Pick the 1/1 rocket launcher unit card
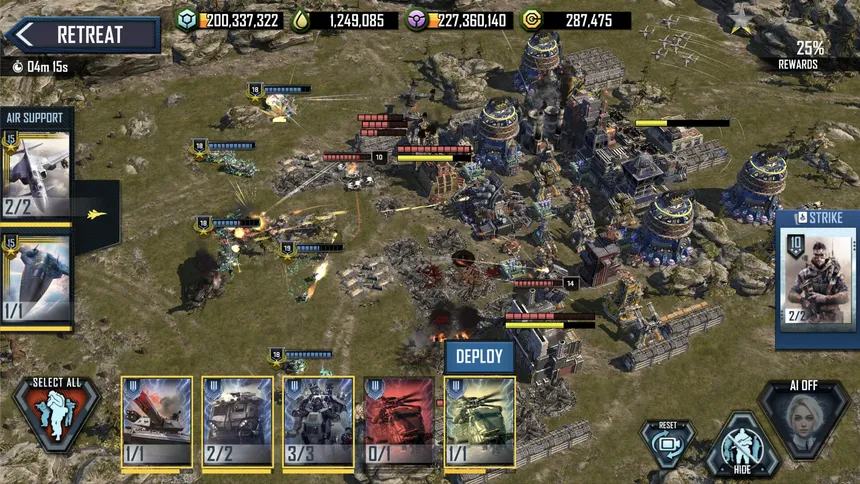The image size is (860, 484). coord(157,422)
